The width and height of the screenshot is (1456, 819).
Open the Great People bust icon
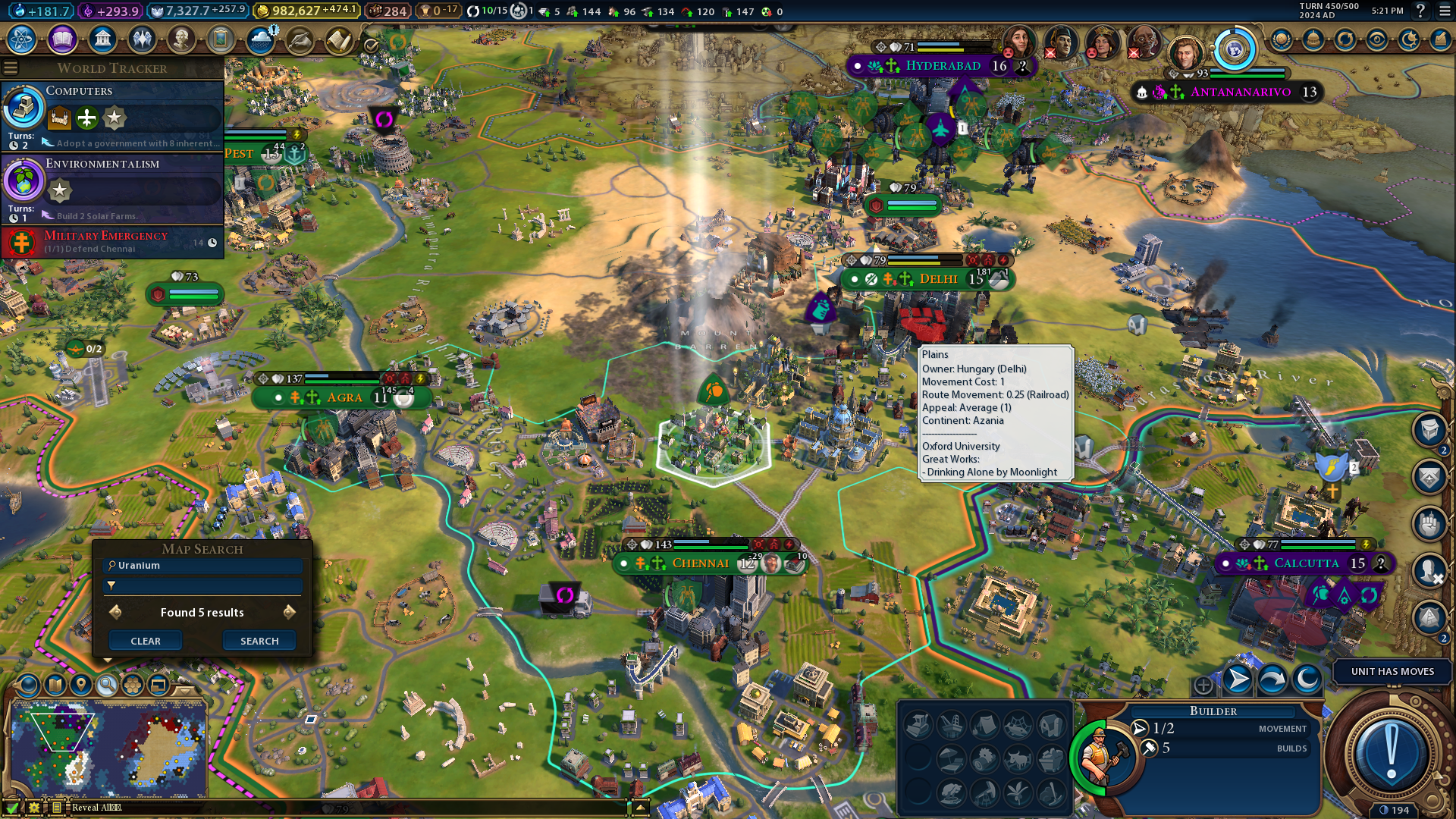(181, 39)
